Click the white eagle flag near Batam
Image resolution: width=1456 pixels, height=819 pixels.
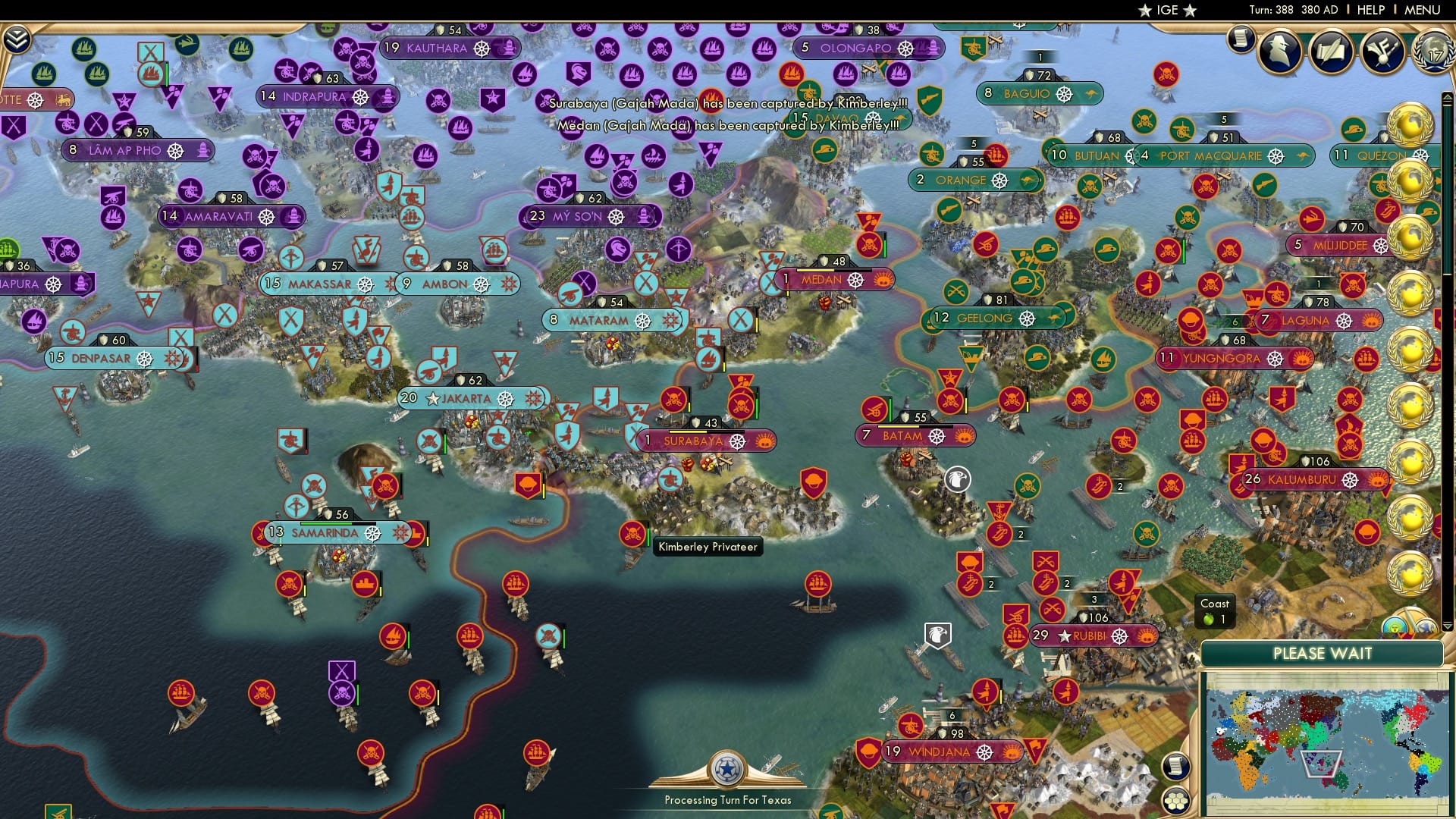pos(957,477)
